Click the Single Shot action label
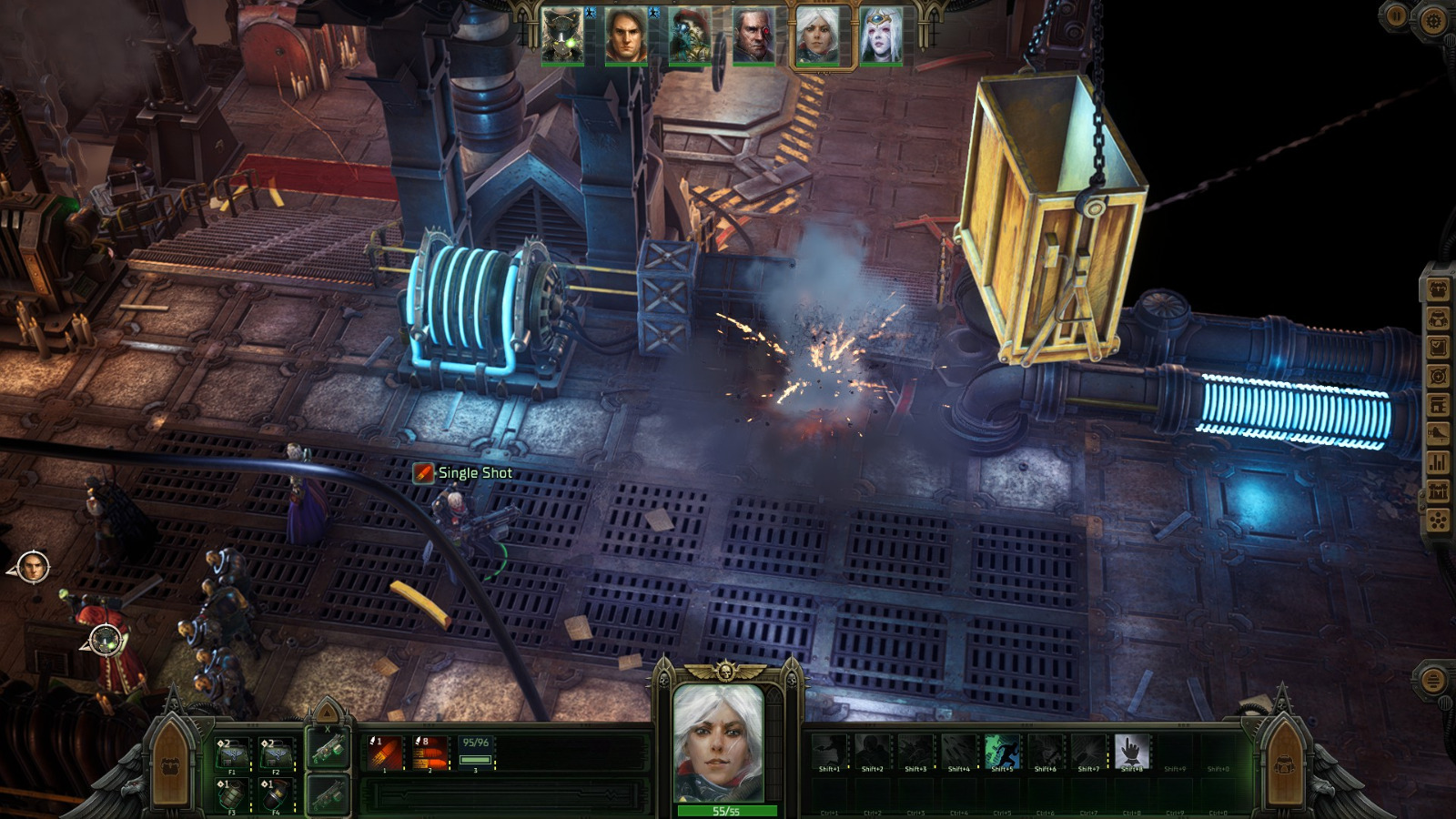This screenshot has height=819, width=1456. (474, 473)
